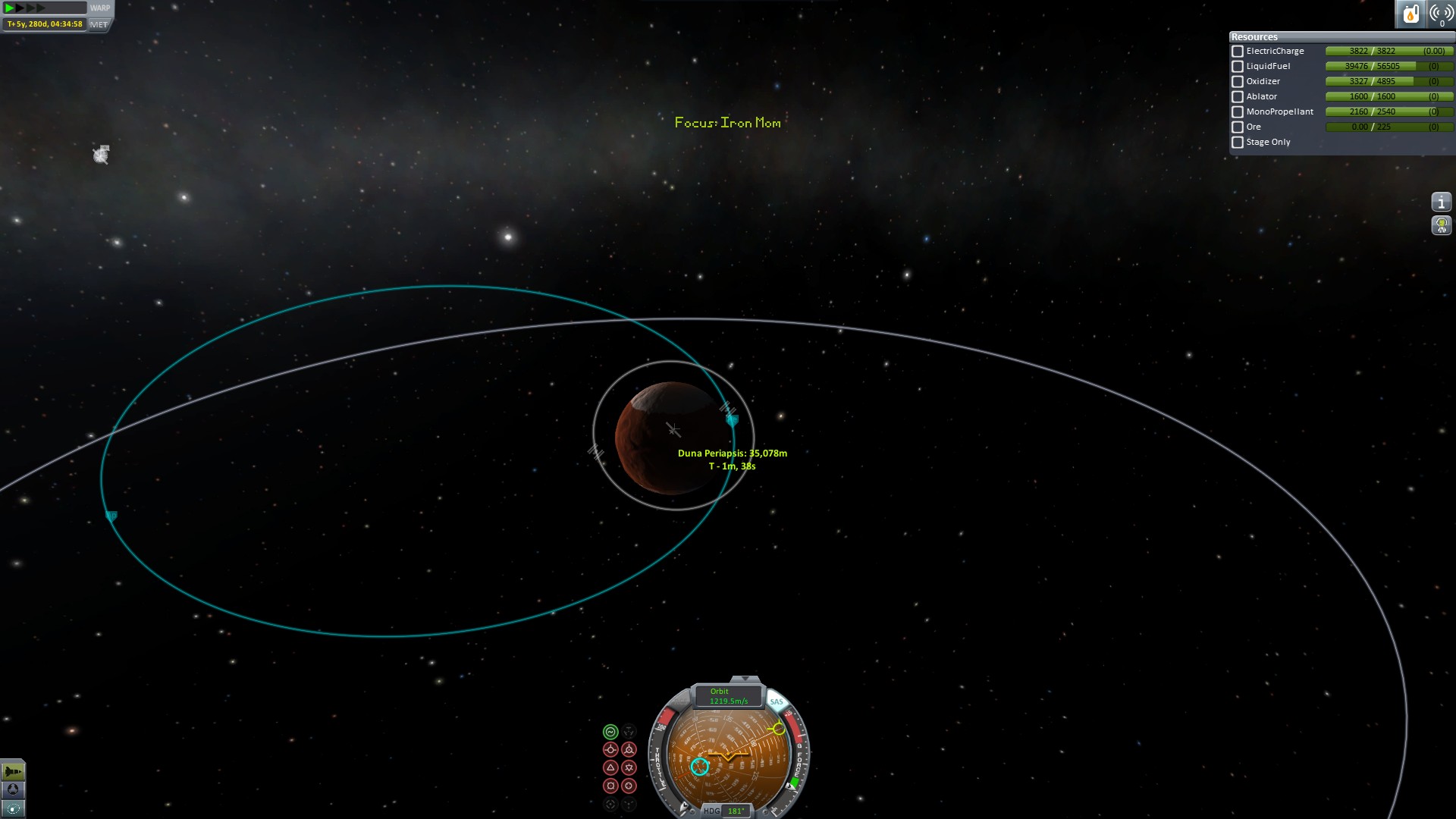Switch to staging mode rocket button
Image resolution: width=1456 pixels, height=819 pixels.
tap(13, 772)
